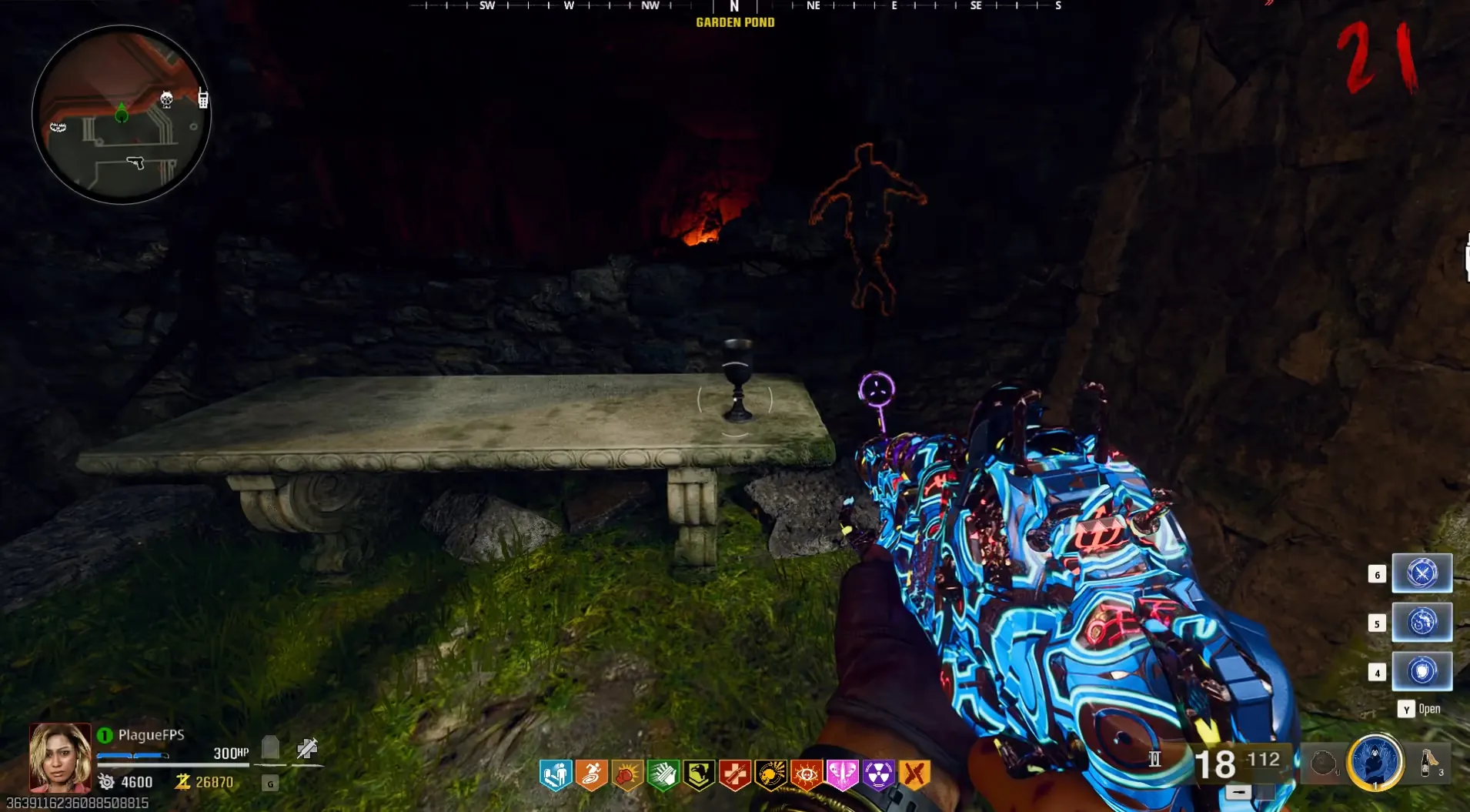Click the skull-eye Deadshot Daiquiri perk
Screen dimensions: 1470x812
click(807, 775)
